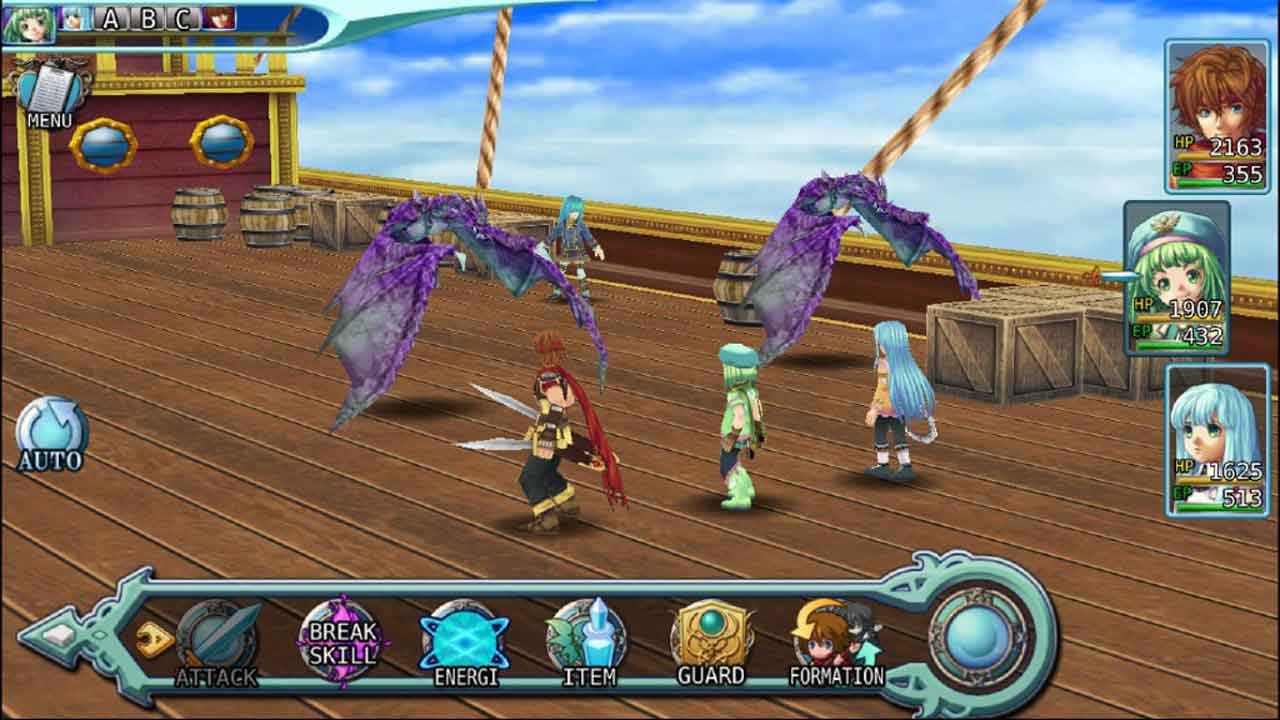Select the blue-haired girl party portrait
The height and width of the screenshot is (720, 1280).
tap(1215, 440)
